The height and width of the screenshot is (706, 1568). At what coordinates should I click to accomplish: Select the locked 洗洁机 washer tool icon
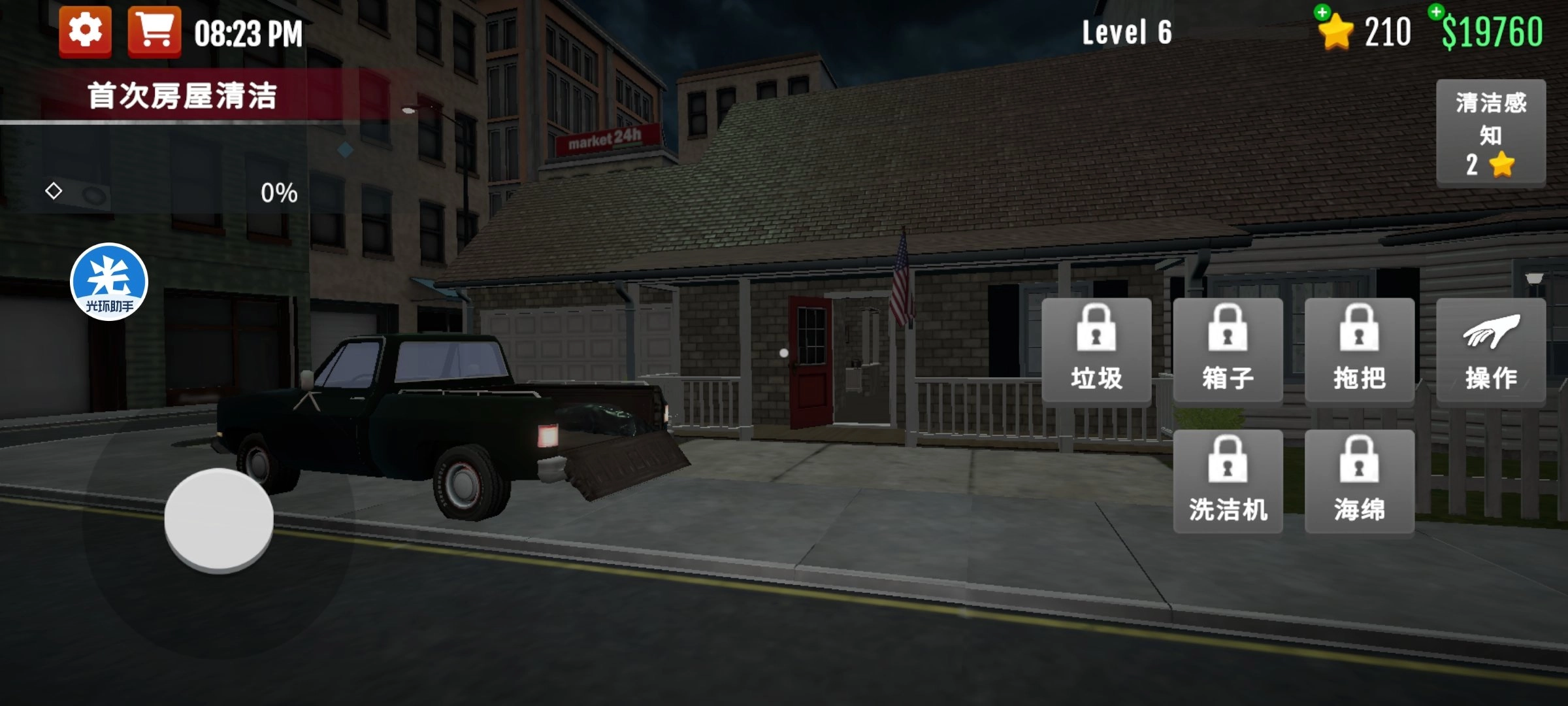1228,480
